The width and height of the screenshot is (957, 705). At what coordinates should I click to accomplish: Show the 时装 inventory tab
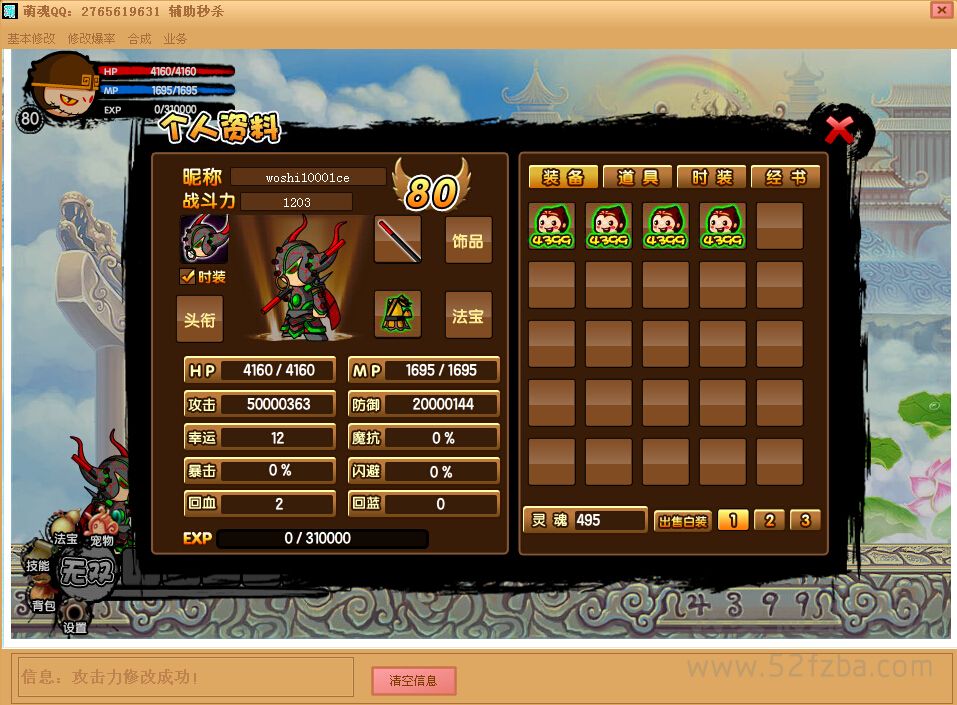coord(711,177)
